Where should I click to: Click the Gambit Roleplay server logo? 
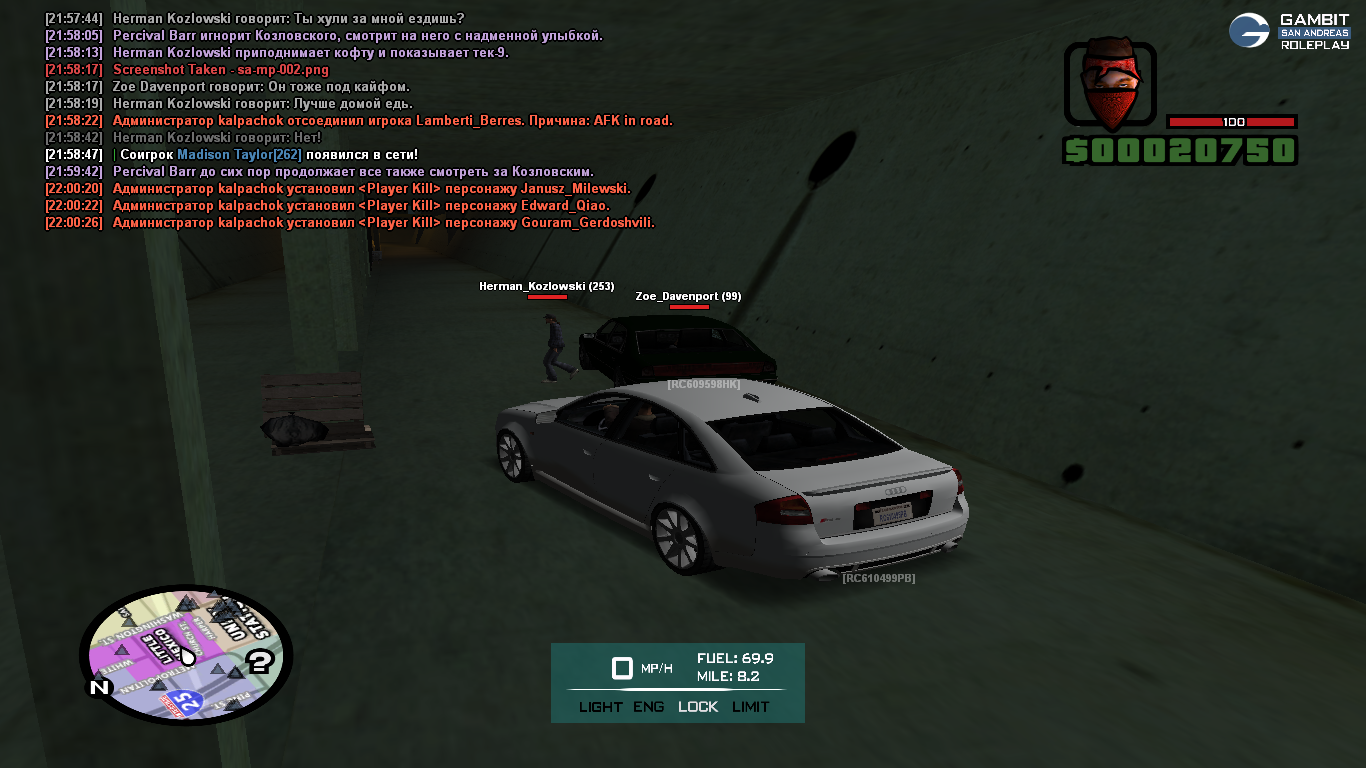(x=1288, y=31)
